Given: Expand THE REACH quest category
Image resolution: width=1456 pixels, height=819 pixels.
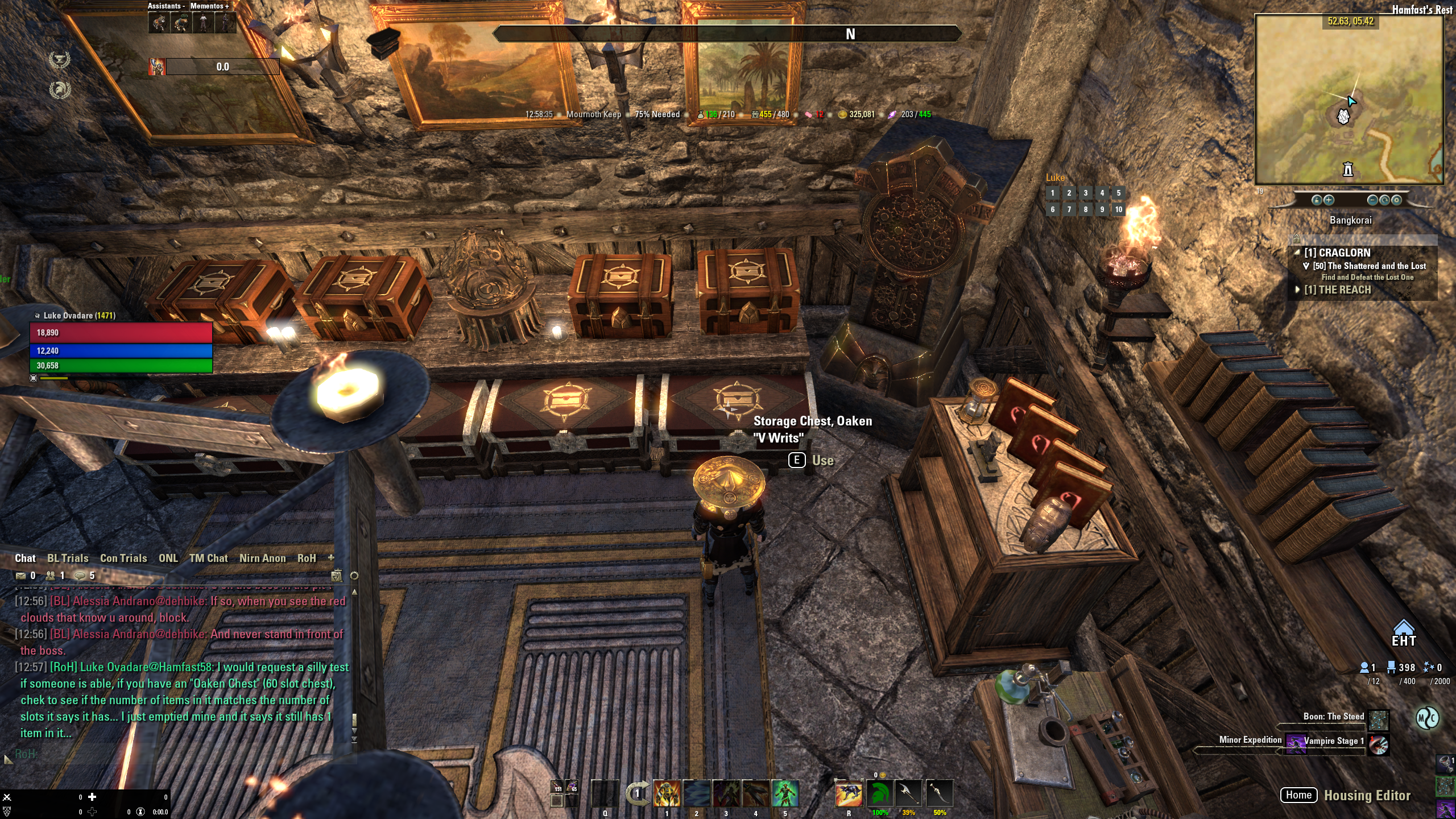Looking at the screenshot, I should 1337,290.
